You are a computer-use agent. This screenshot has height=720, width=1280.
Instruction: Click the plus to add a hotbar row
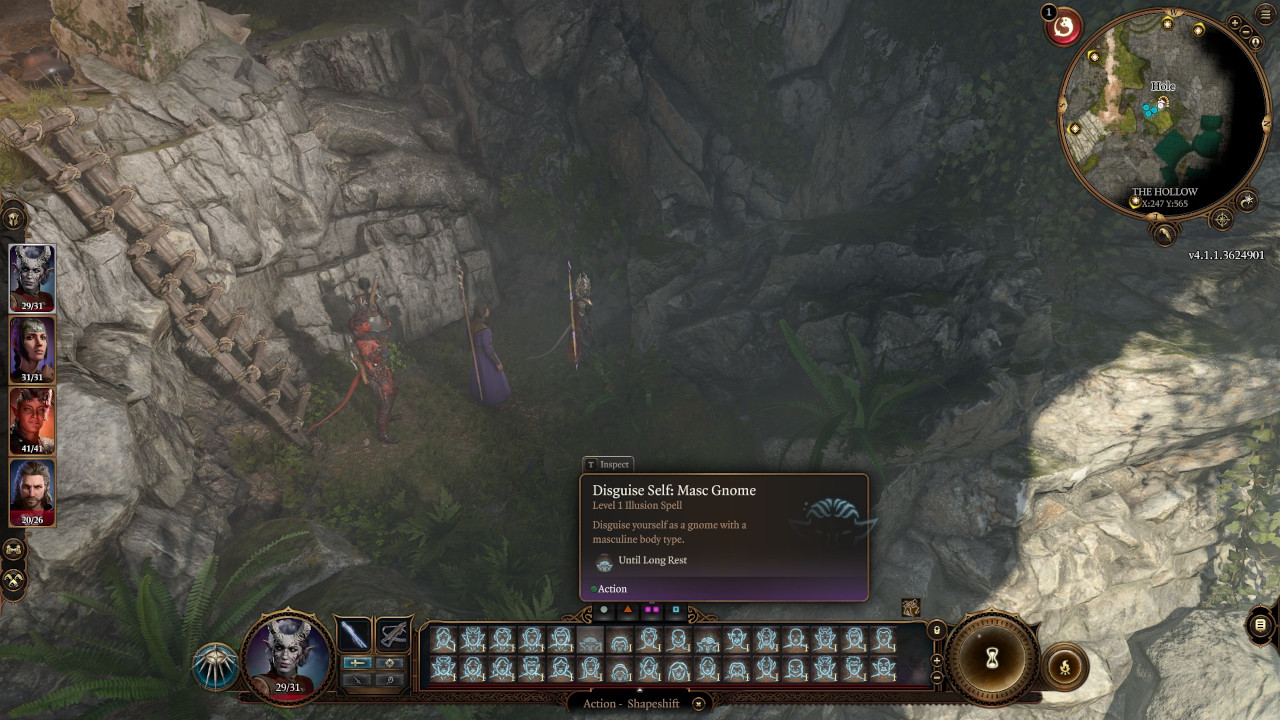pos(936,661)
